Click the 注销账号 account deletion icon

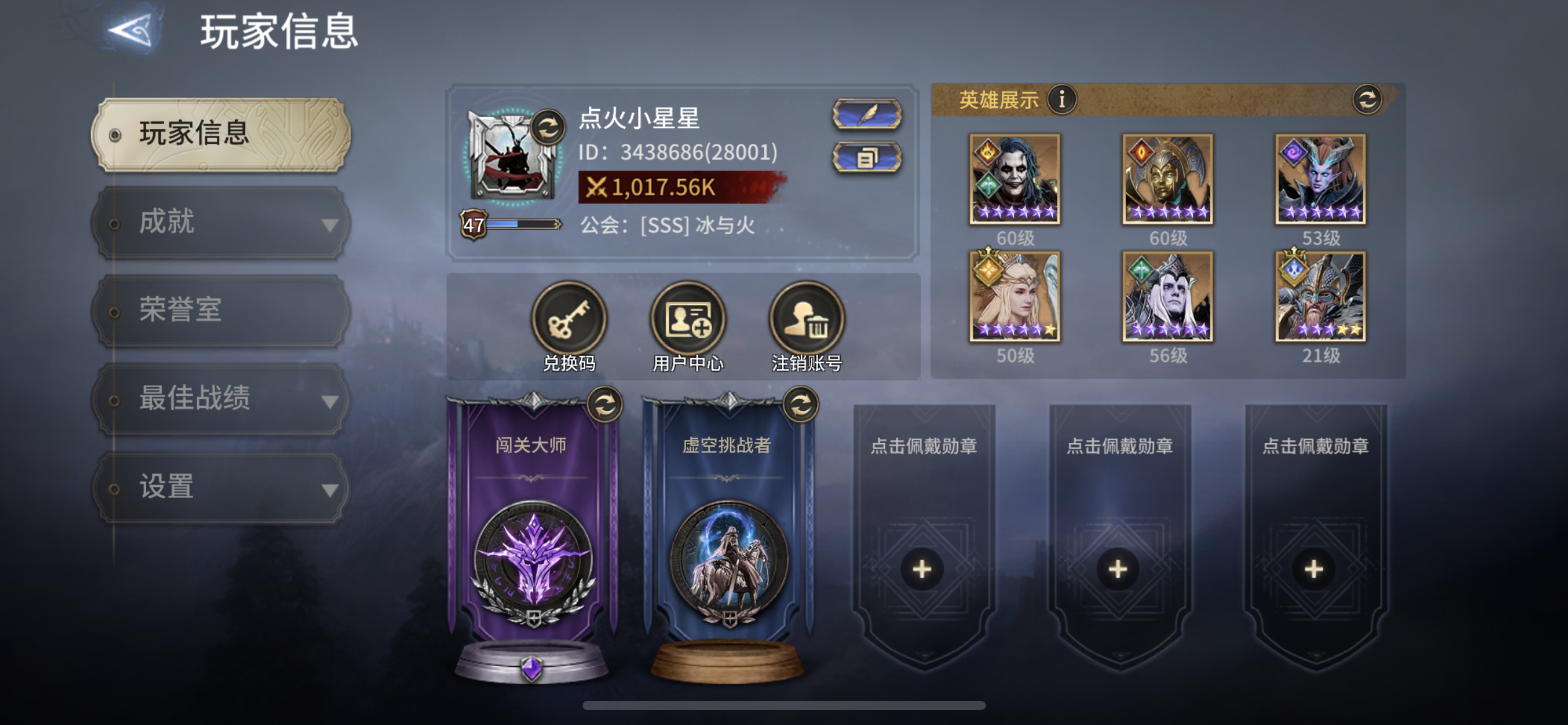click(x=804, y=318)
